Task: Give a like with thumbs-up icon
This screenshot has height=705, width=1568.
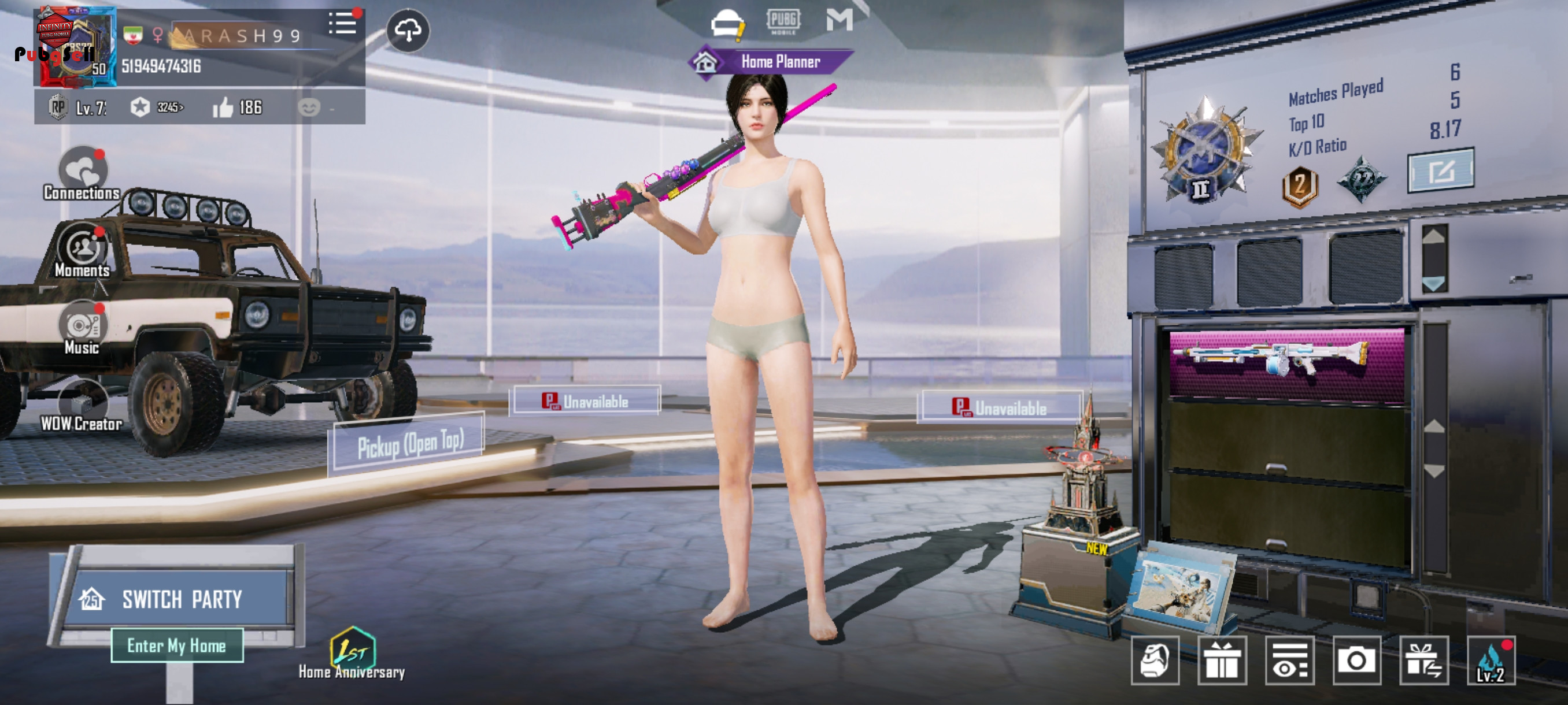Action: 223,107
